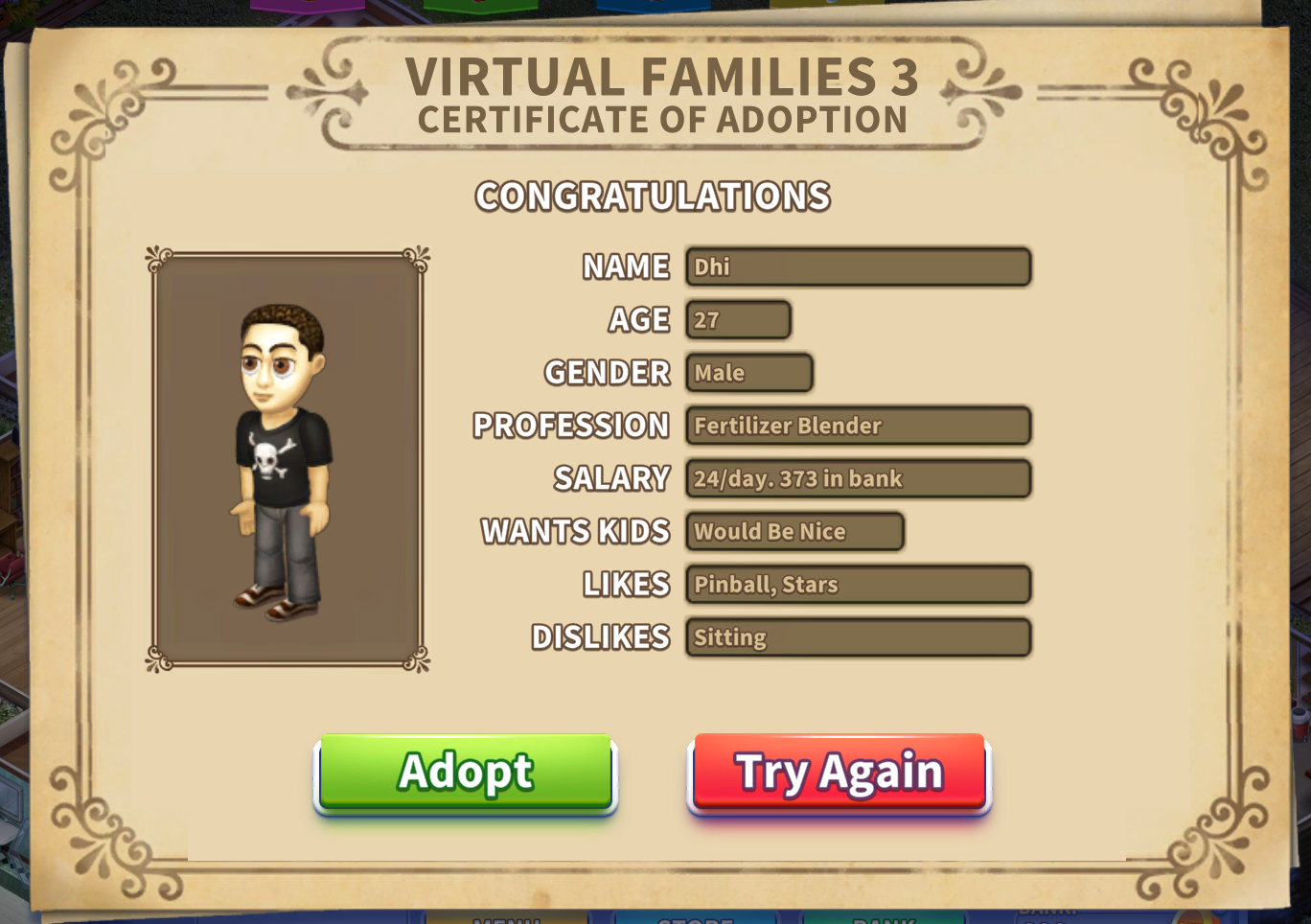Open the MENU bar at the bottom
The width and height of the screenshot is (1311, 924).
(508, 917)
